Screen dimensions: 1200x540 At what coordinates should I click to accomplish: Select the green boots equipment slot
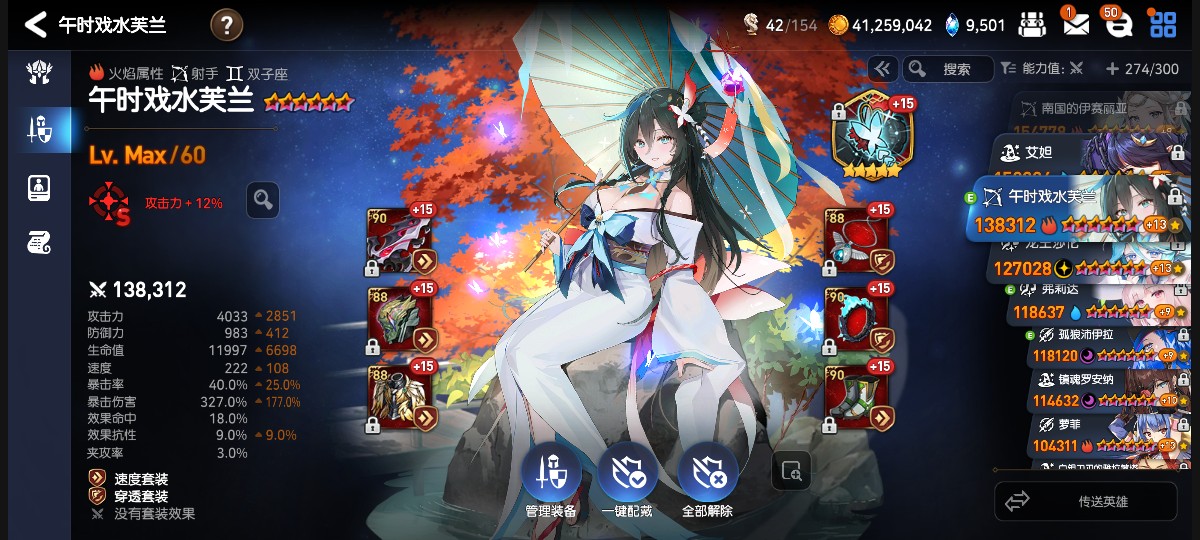[856, 395]
